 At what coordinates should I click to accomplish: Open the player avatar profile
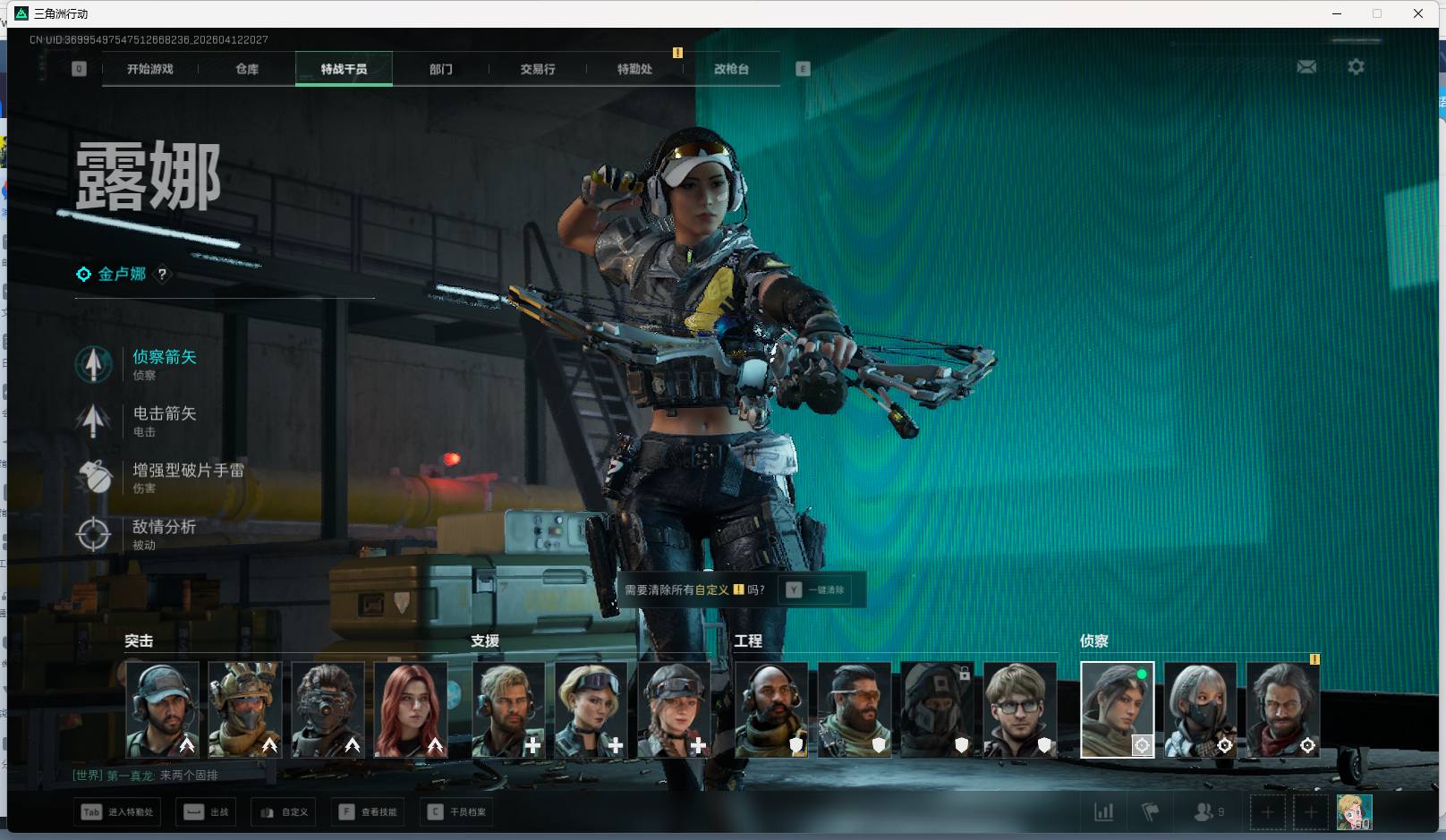(x=1354, y=812)
